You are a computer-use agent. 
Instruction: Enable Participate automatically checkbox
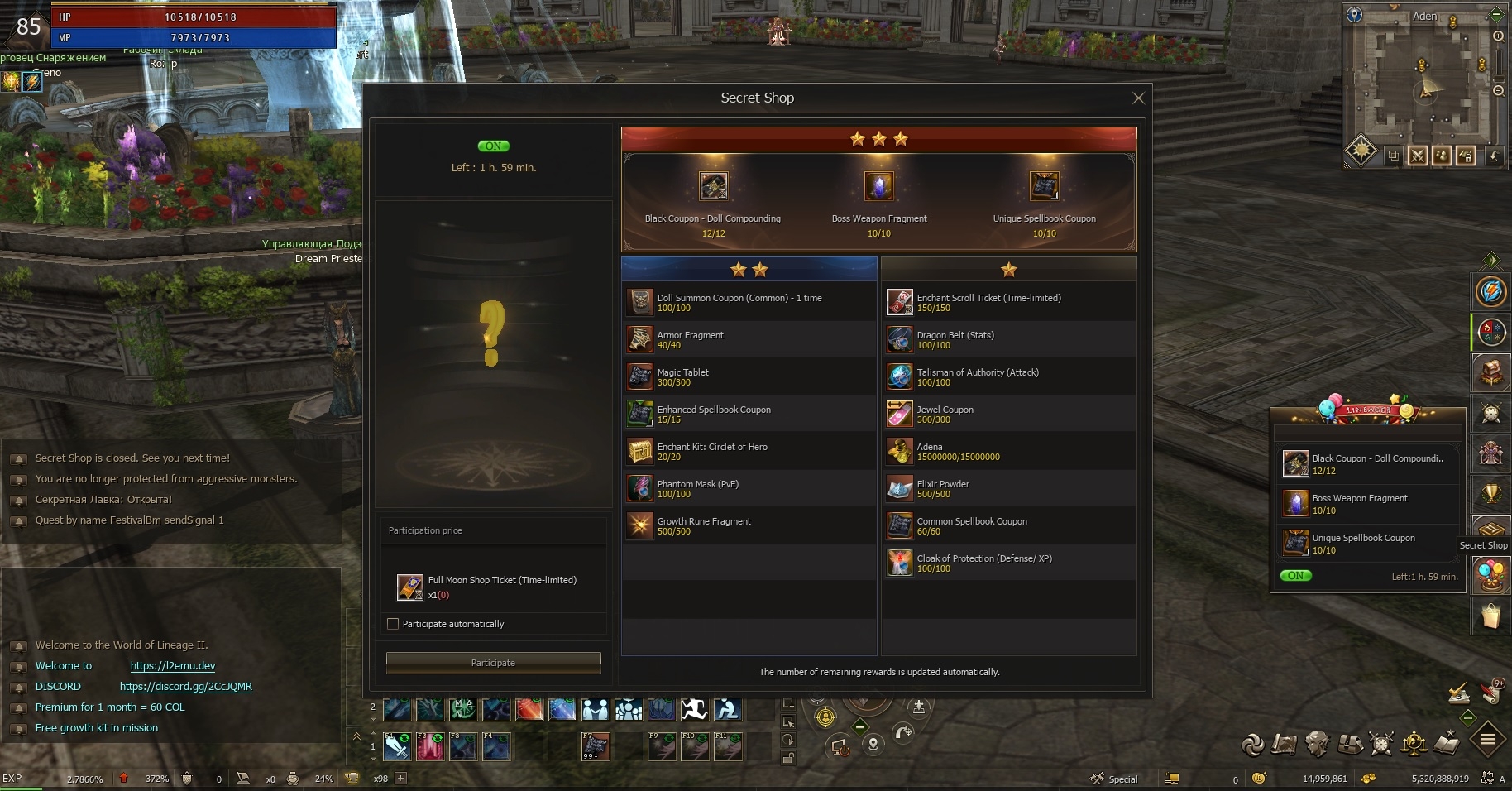[393, 624]
